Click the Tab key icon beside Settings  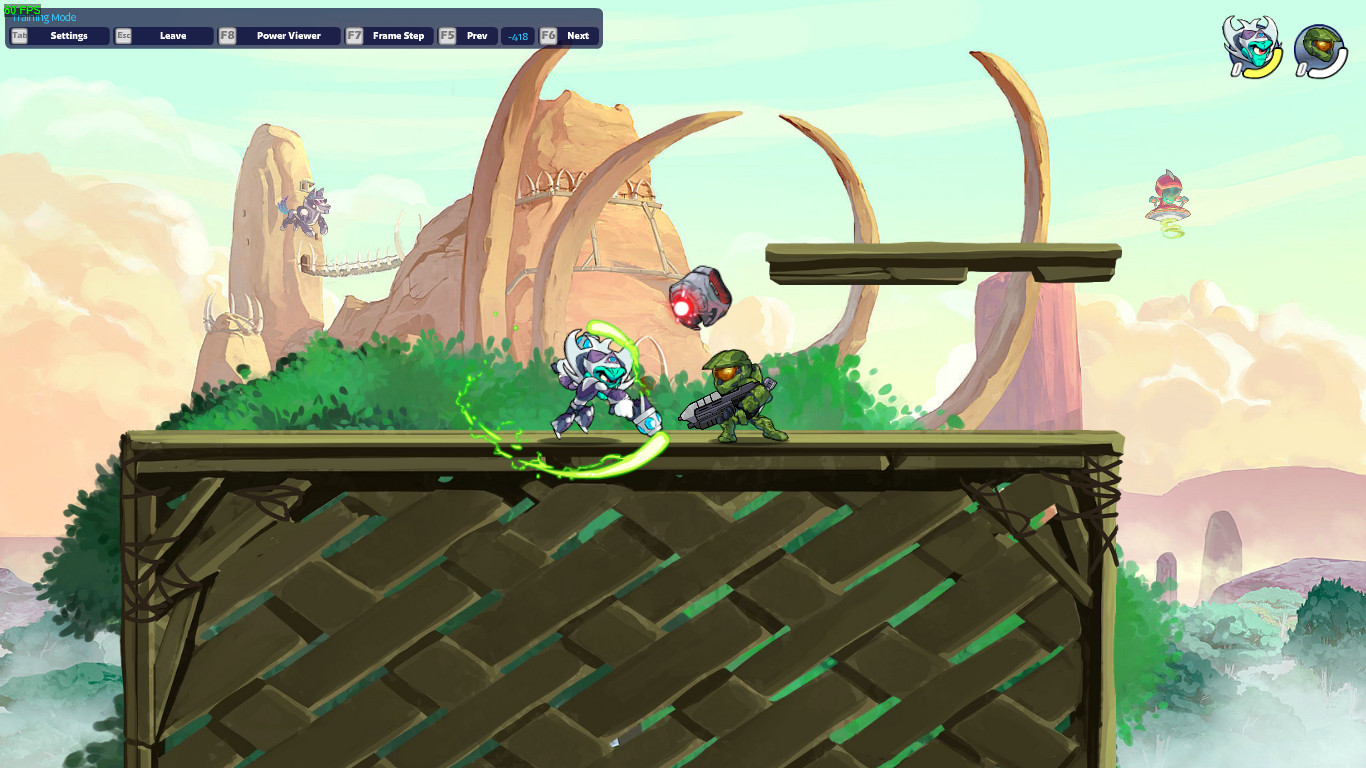18,35
